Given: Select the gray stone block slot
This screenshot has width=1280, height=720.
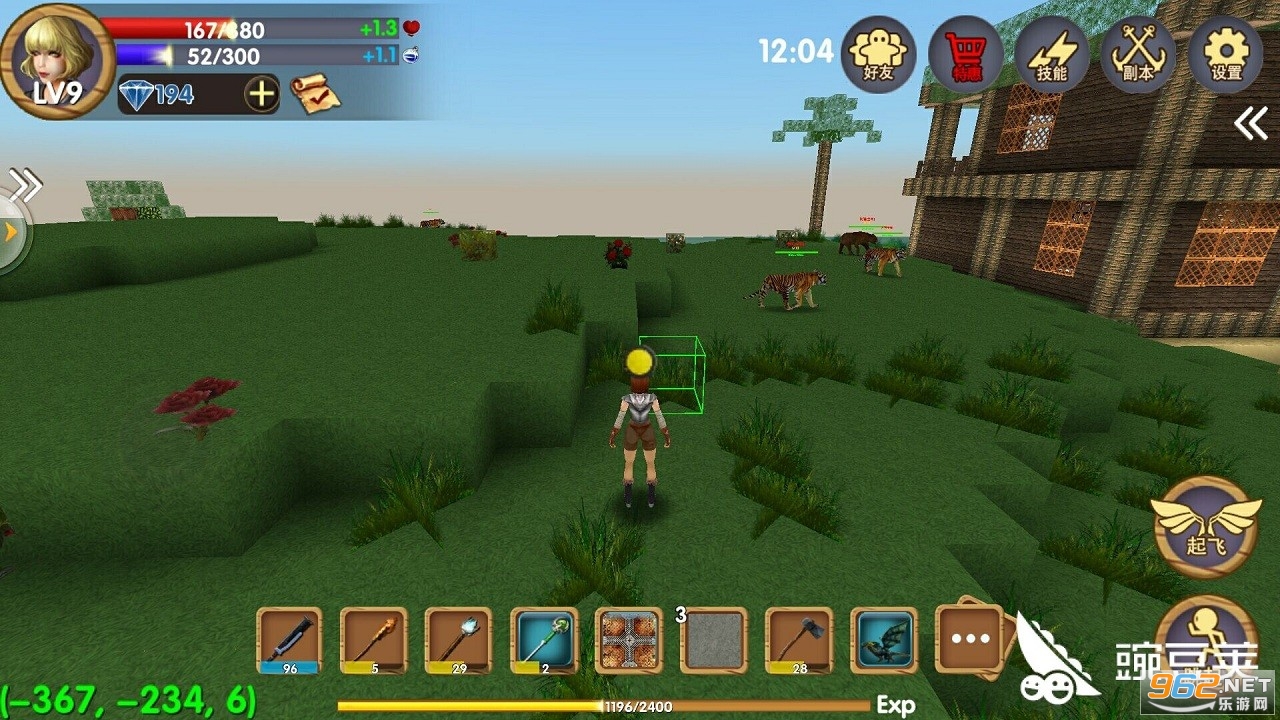Looking at the screenshot, I should 714,640.
